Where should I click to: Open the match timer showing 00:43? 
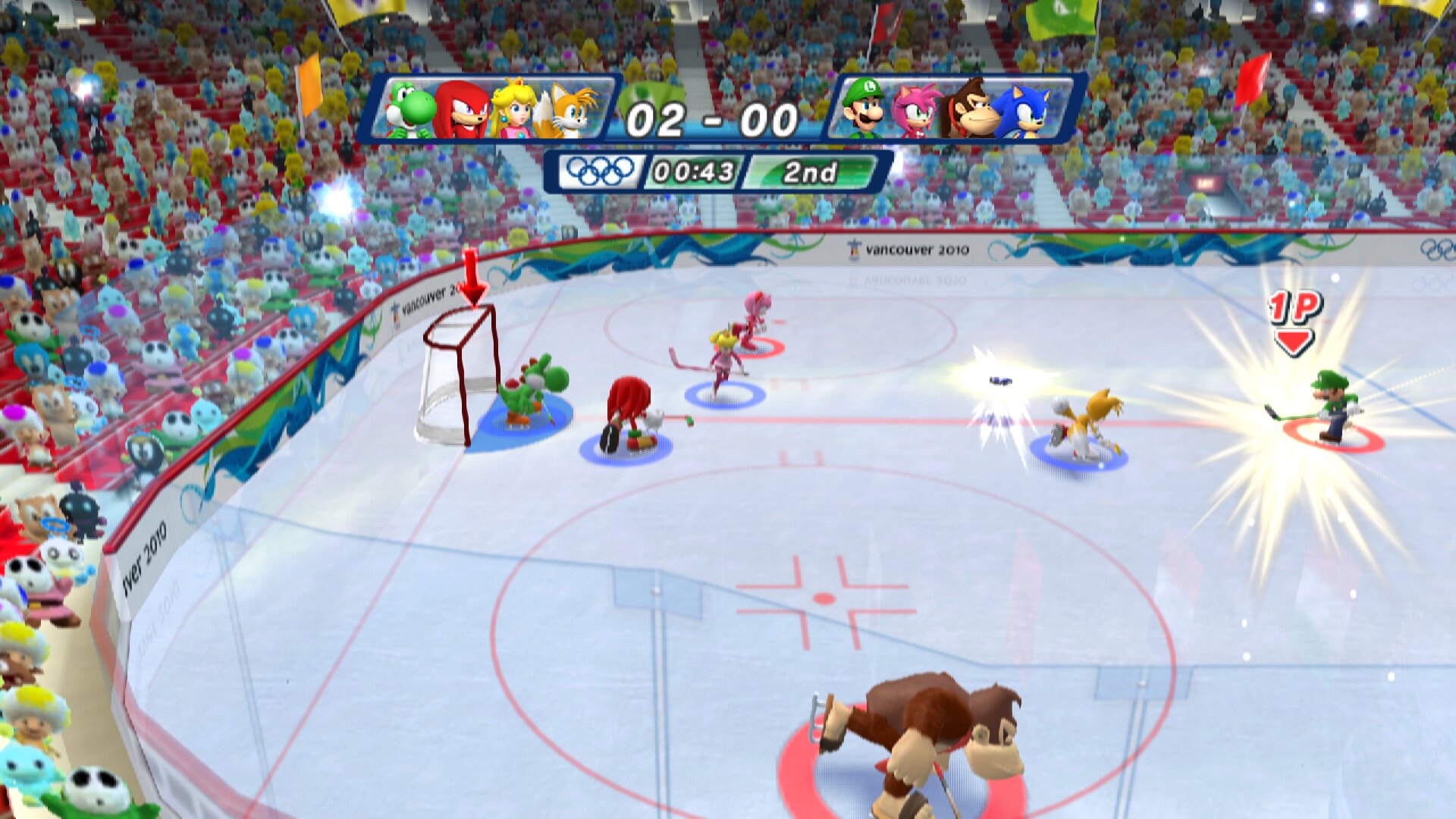pyautogui.click(x=694, y=172)
